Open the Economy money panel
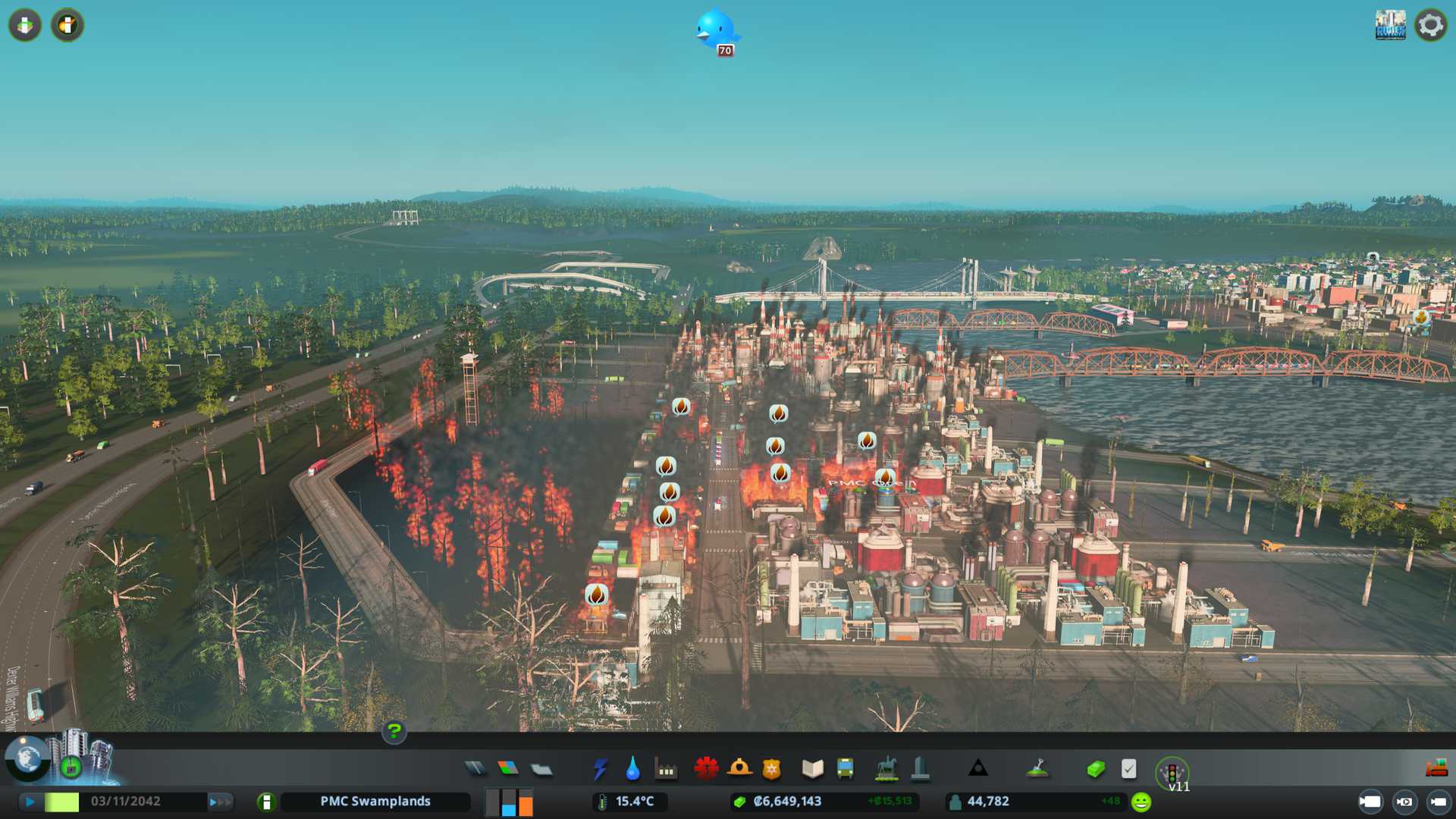1456x819 pixels. (x=1096, y=769)
